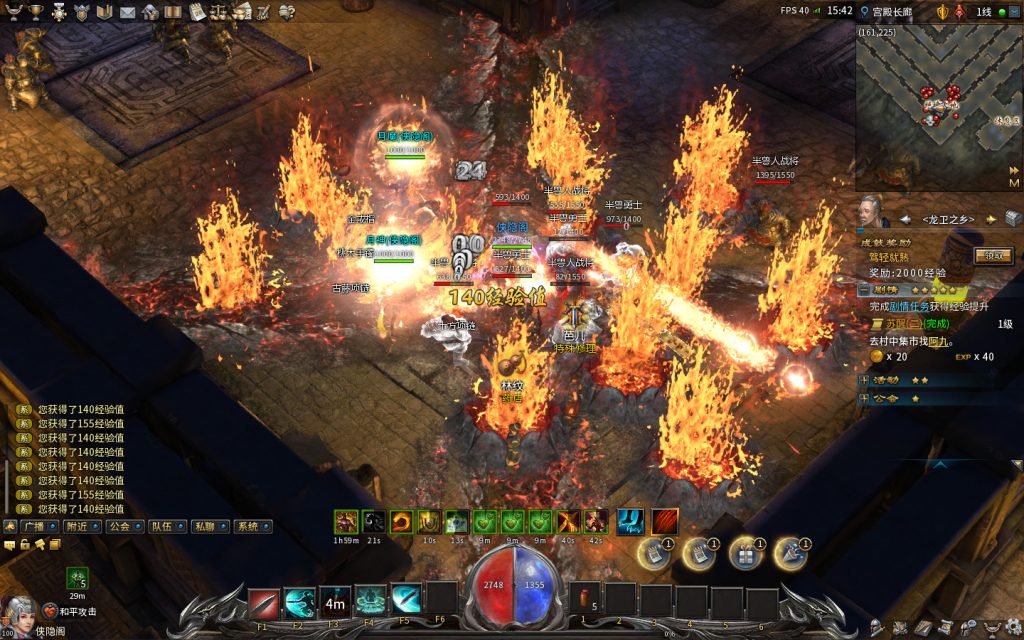Switch chat to the 附近 channel
The width and height of the screenshot is (1024, 640).
click(77, 526)
